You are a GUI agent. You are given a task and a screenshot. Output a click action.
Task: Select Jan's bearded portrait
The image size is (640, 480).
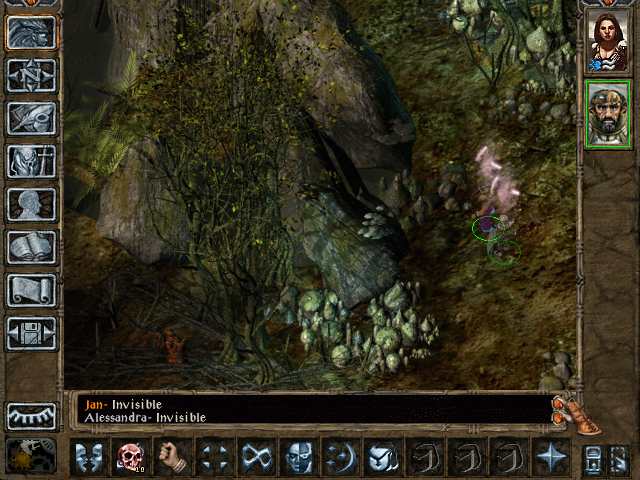608,114
